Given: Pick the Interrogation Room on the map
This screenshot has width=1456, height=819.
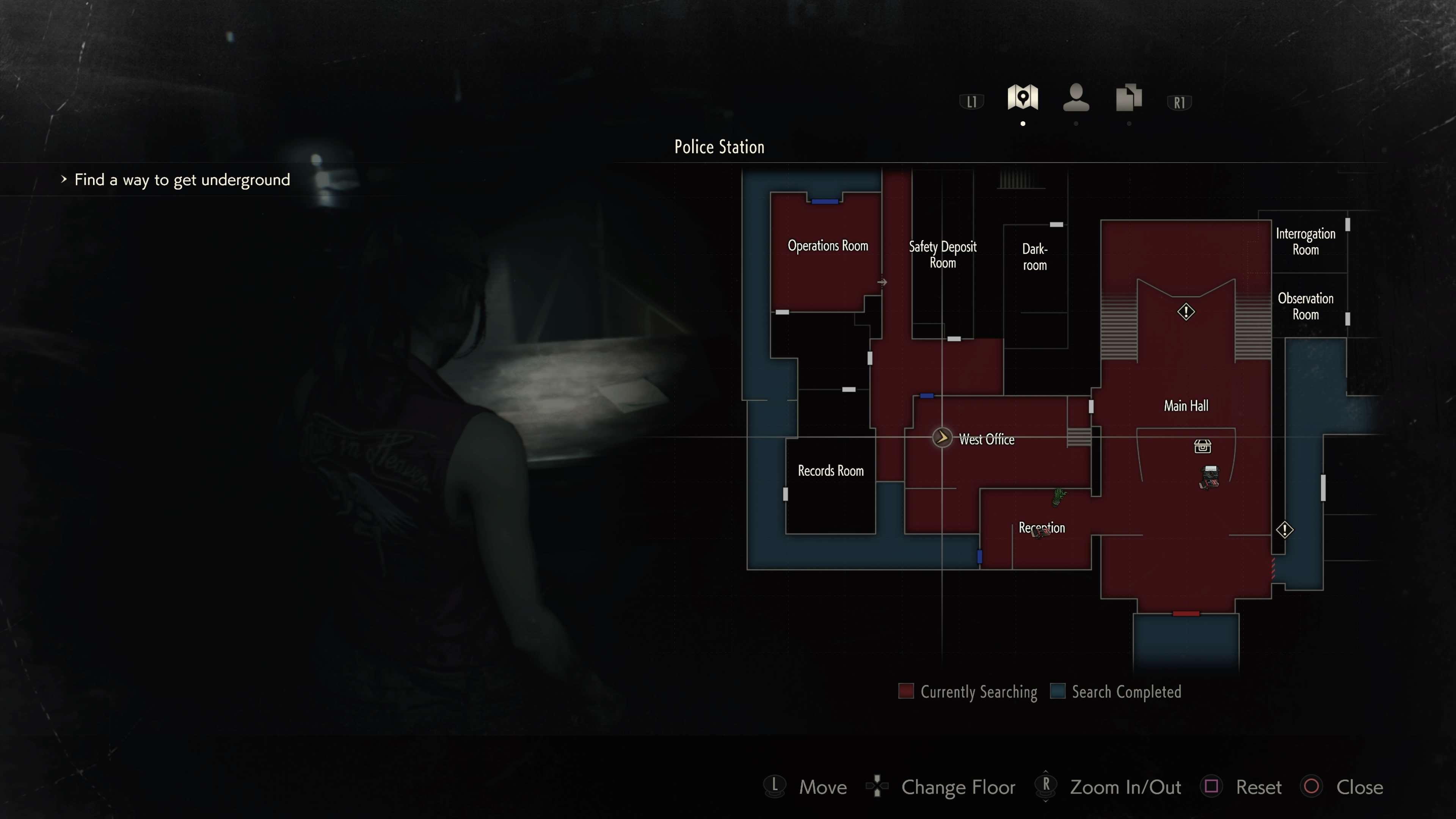Looking at the screenshot, I should point(1305,242).
